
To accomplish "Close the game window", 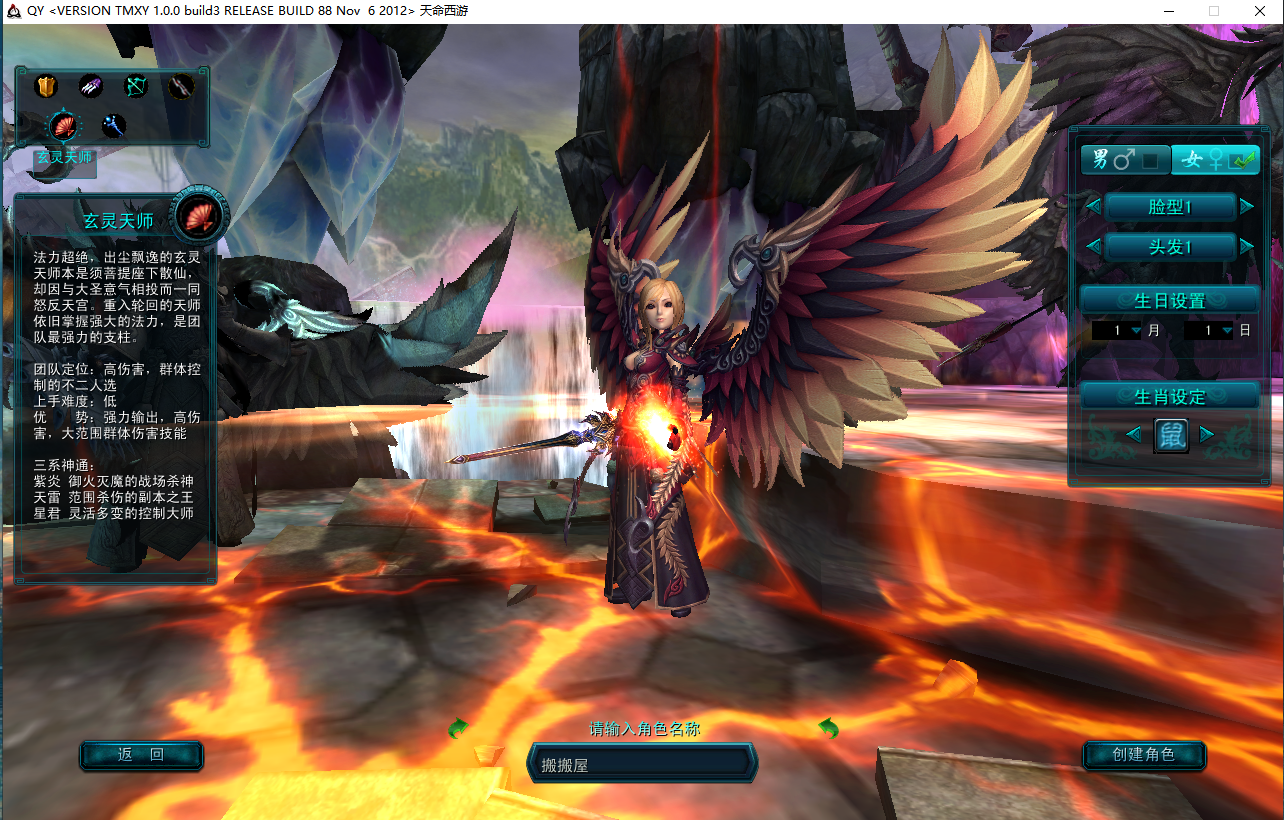I will 1259,11.
